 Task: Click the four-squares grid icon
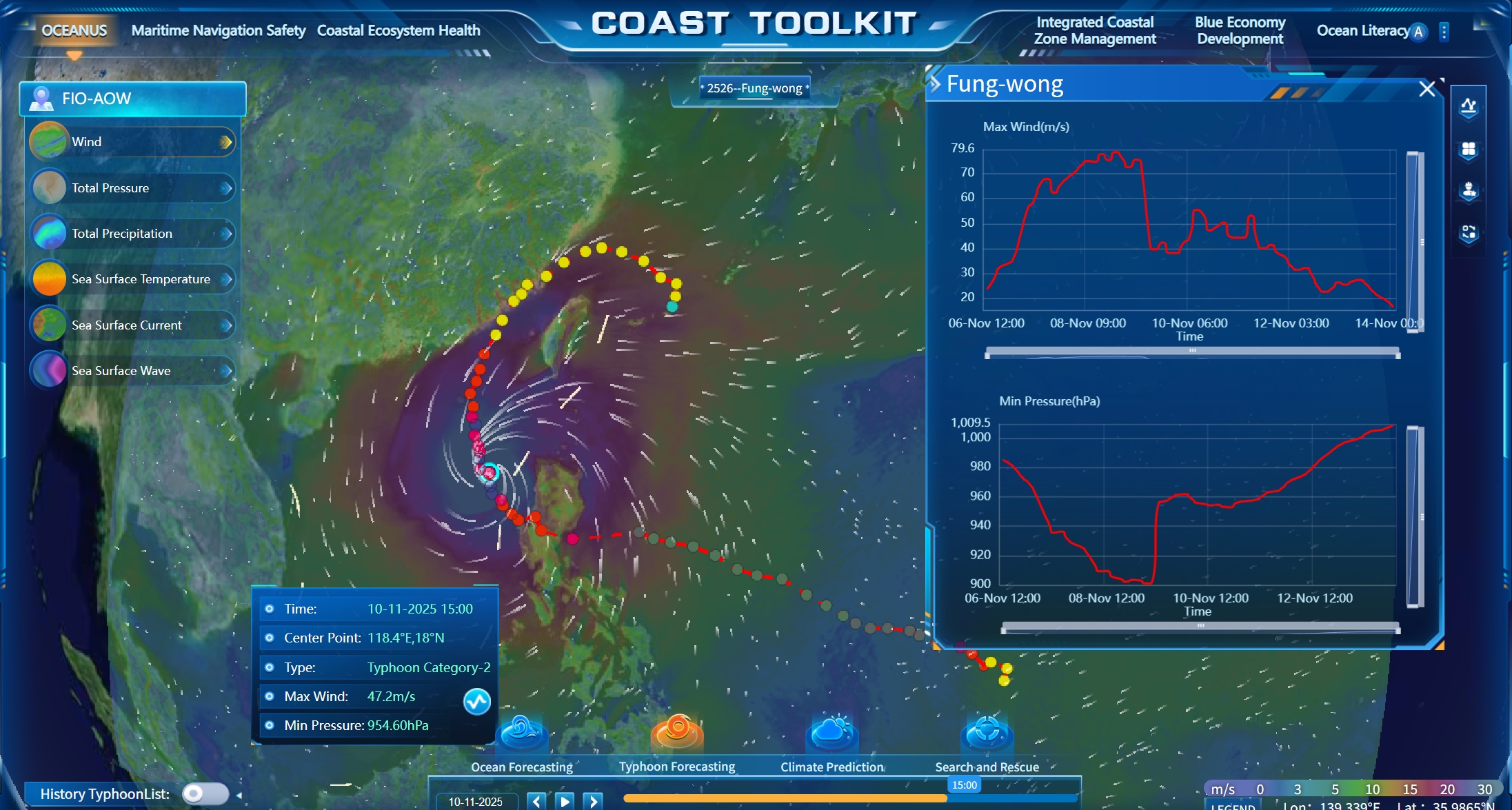click(x=1469, y=150)
